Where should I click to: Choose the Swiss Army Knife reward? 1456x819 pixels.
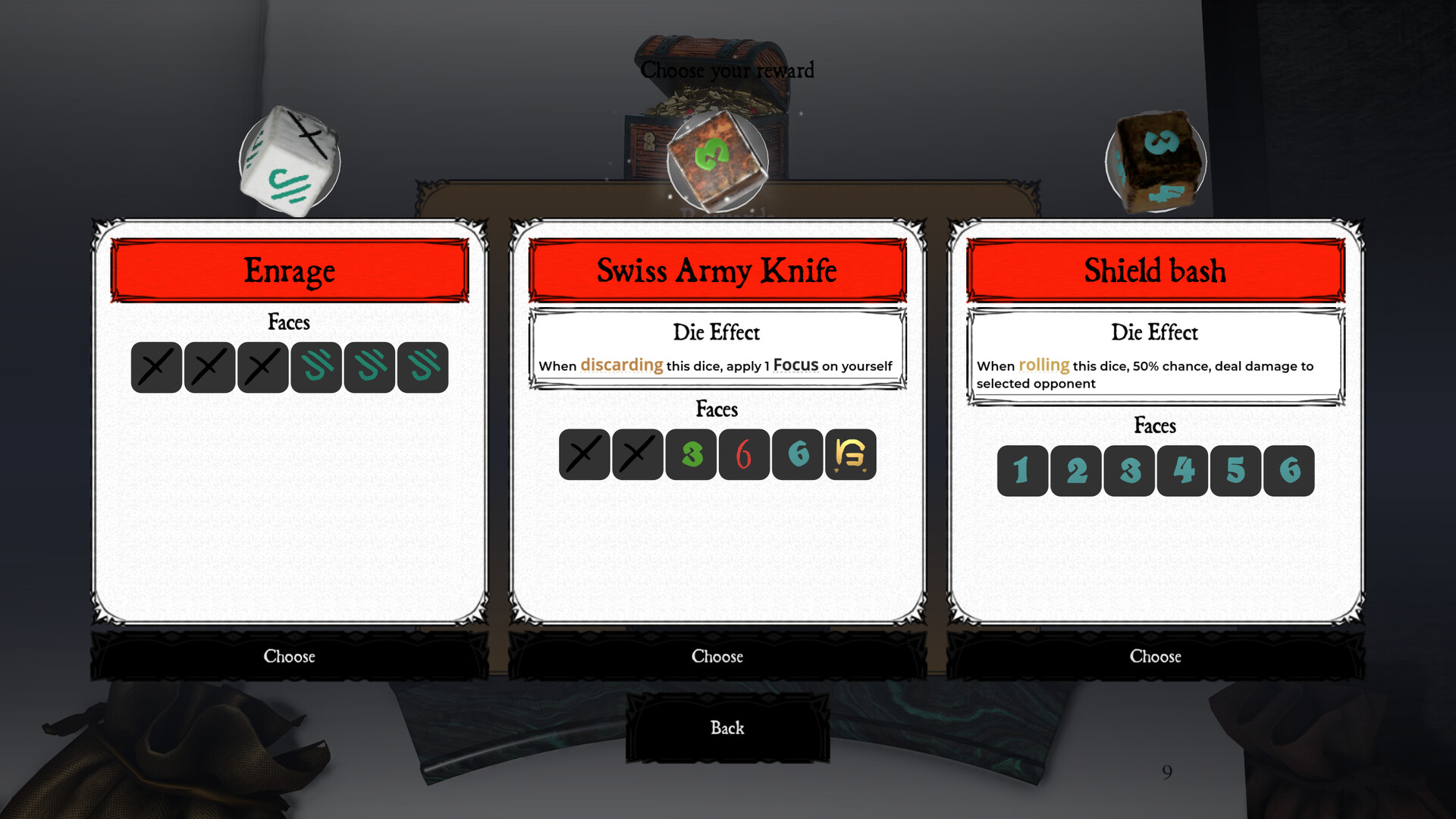717,657
